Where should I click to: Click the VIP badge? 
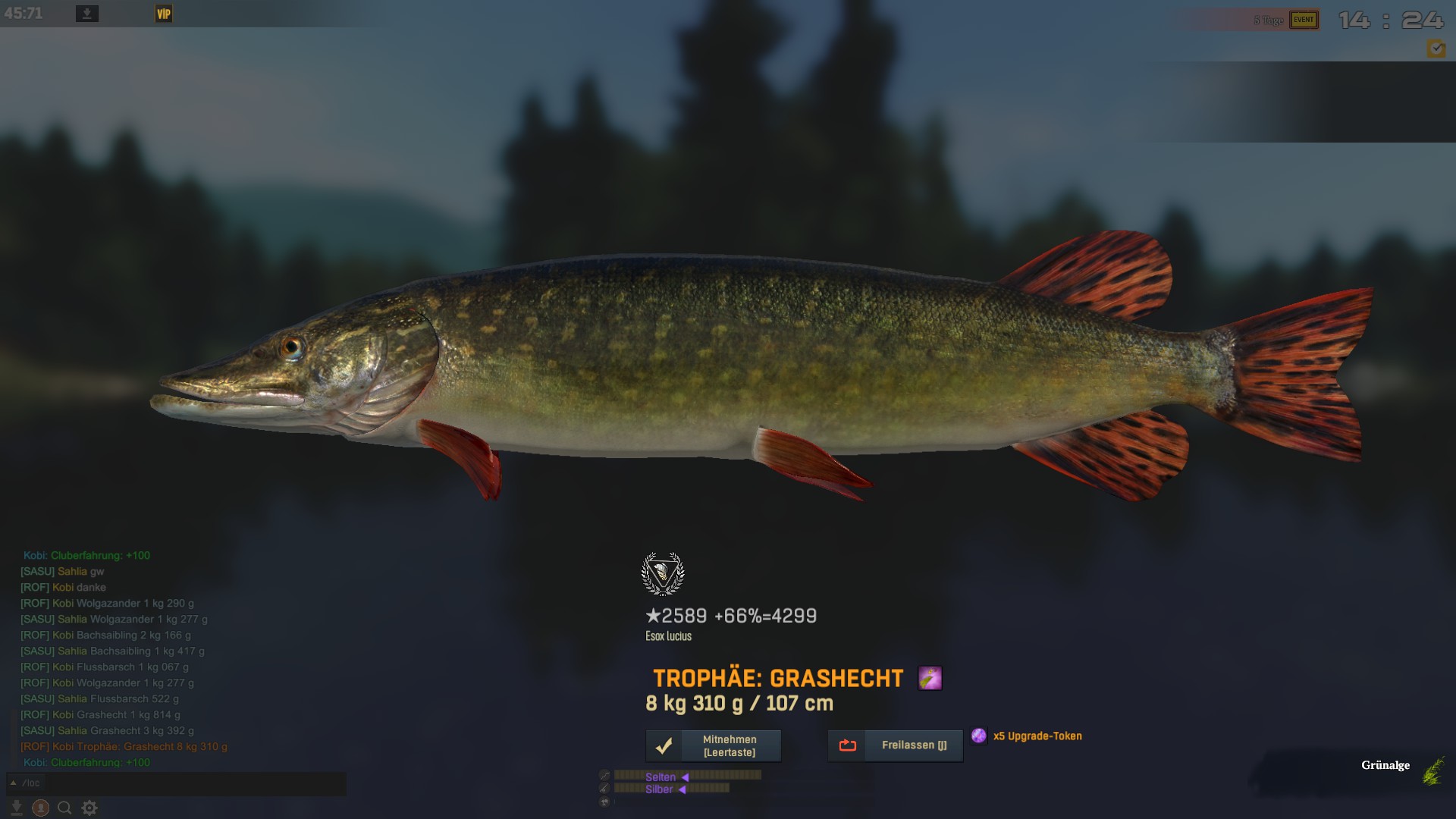(164, 14)
